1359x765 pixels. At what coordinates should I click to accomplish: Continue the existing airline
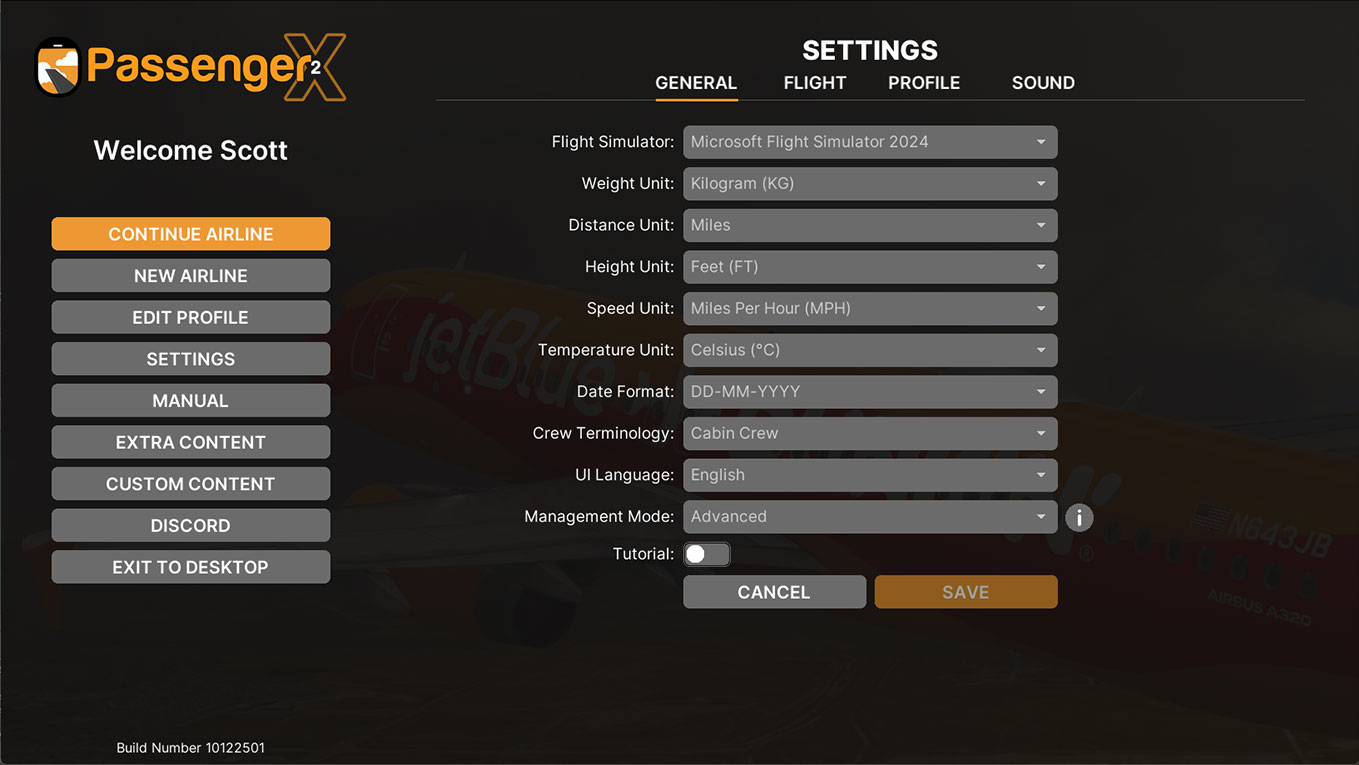(190, 234)
